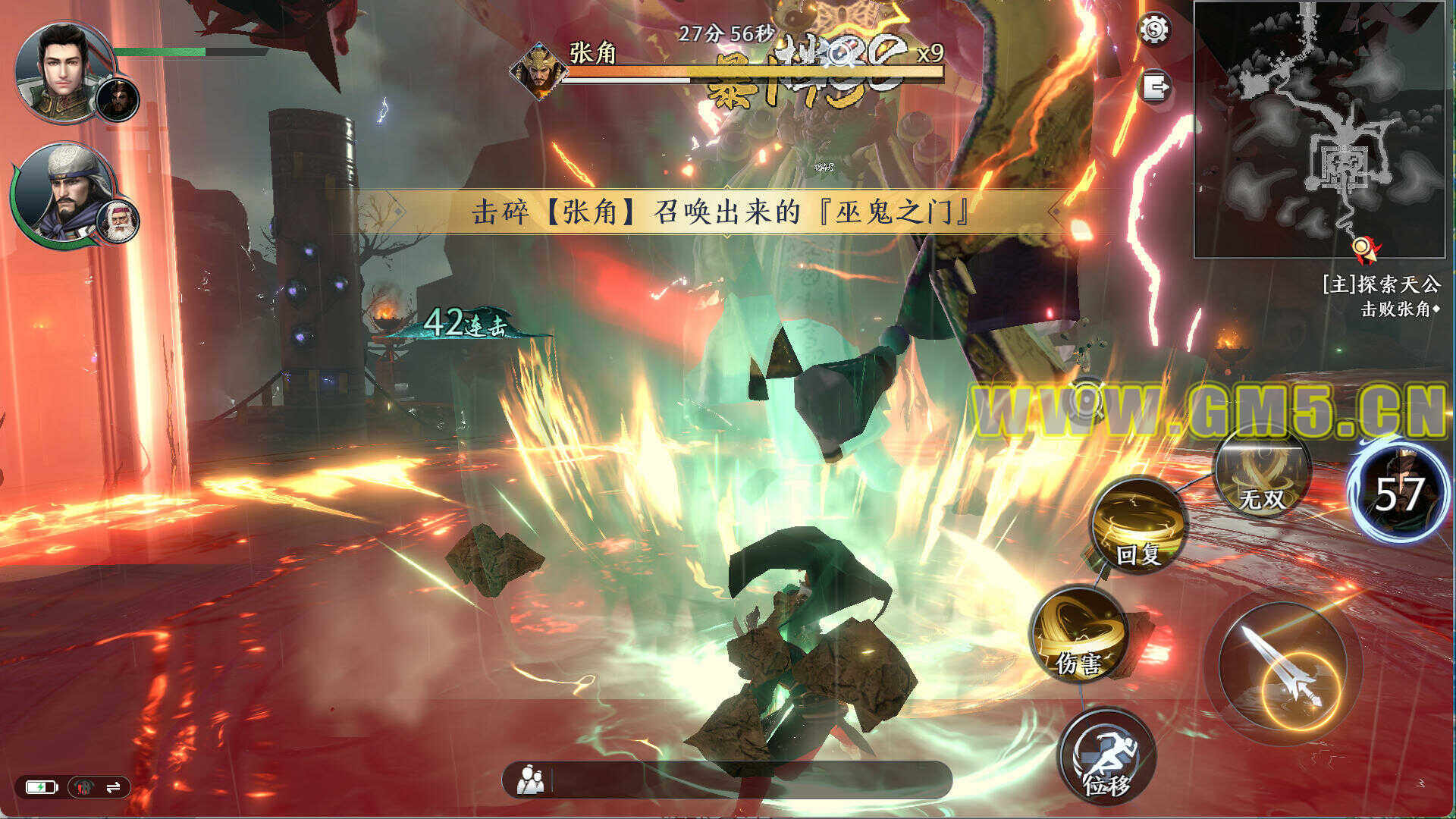Trigger the 伤害 damage skill
Image resolution: width=1456 pixels, height=819 pixels.
1079,635
